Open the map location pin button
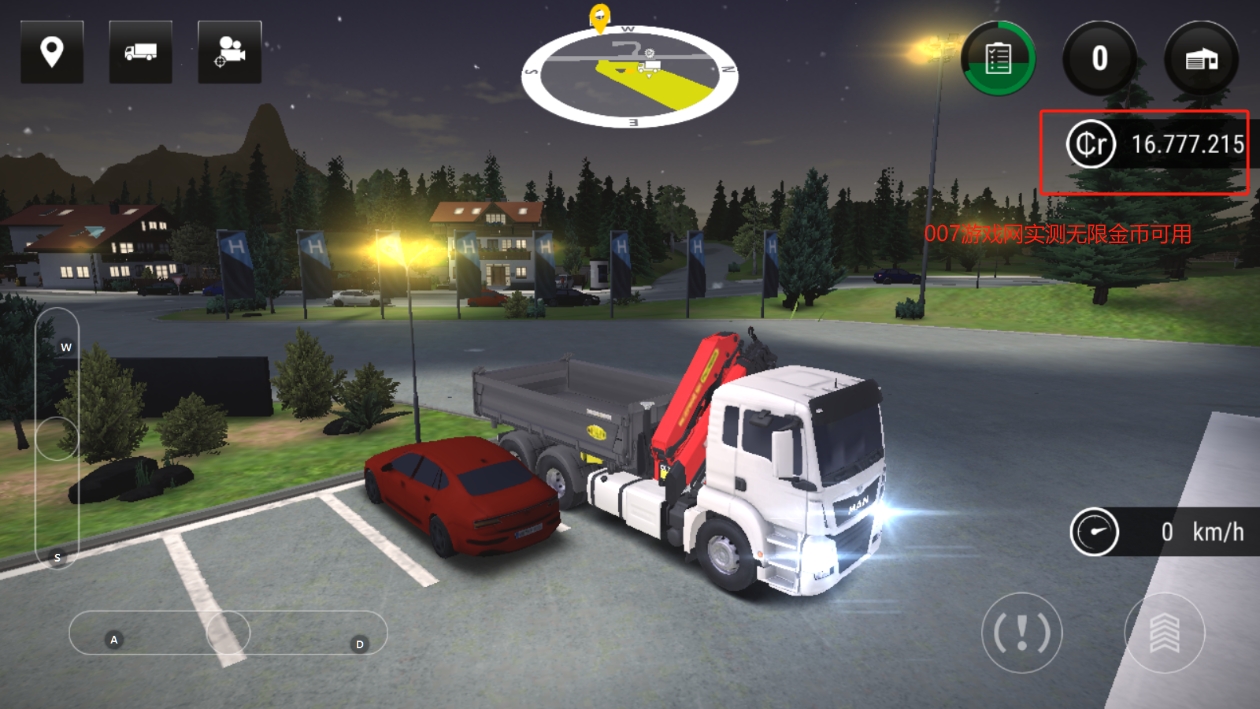This screenshot has height=709, width=1260. pyautogui.click(x=52, y=52)
